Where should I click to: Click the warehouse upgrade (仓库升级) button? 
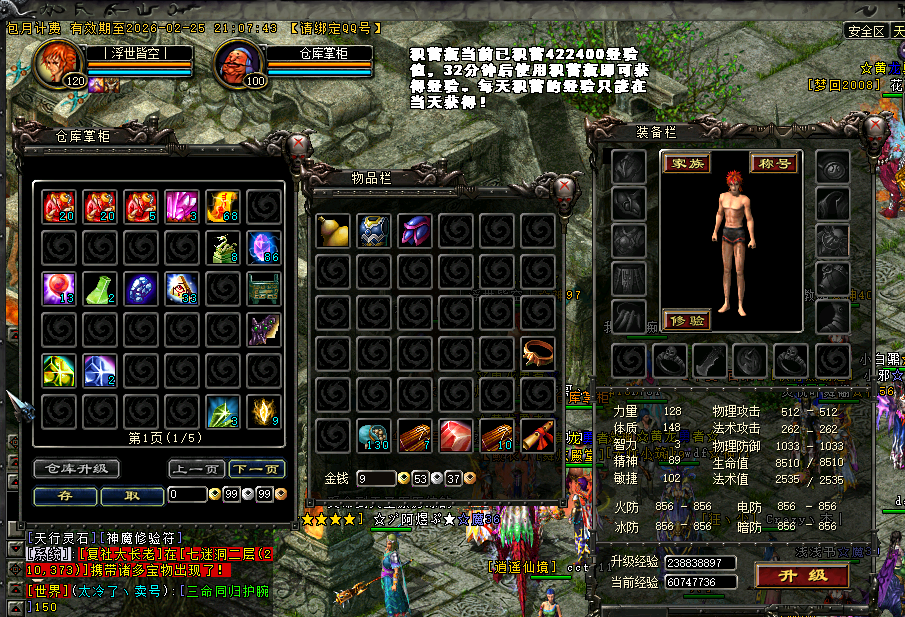pos(77,469)
